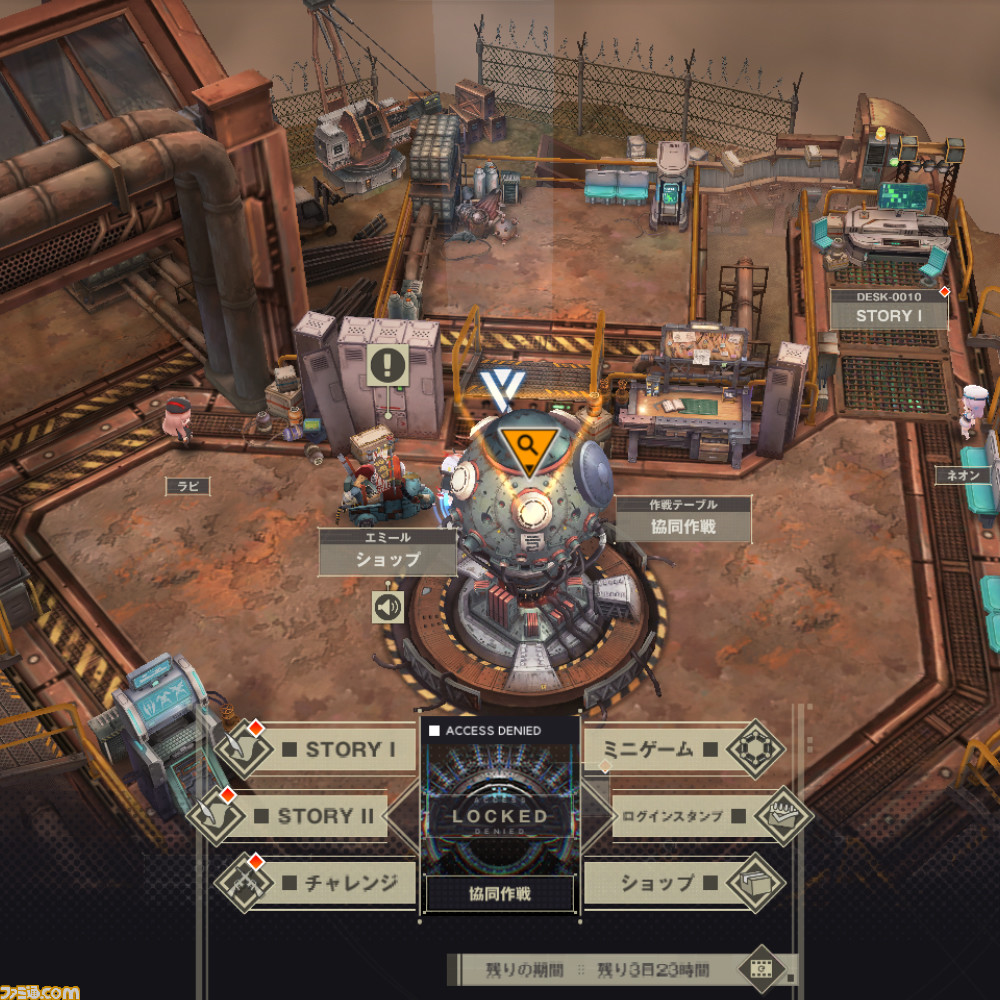
Task: Click the exclamation mark notice icon
Action: (x=387, y=365)
